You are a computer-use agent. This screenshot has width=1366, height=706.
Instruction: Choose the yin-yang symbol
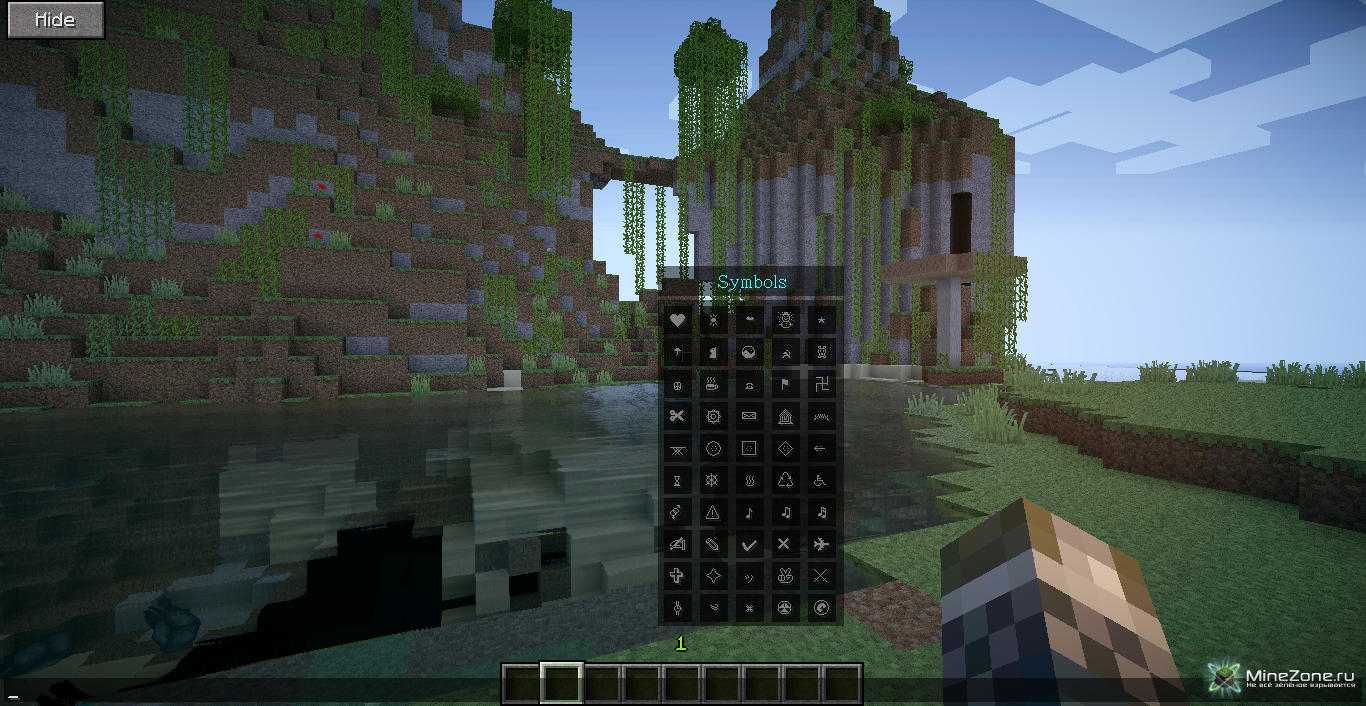[749, 353]
